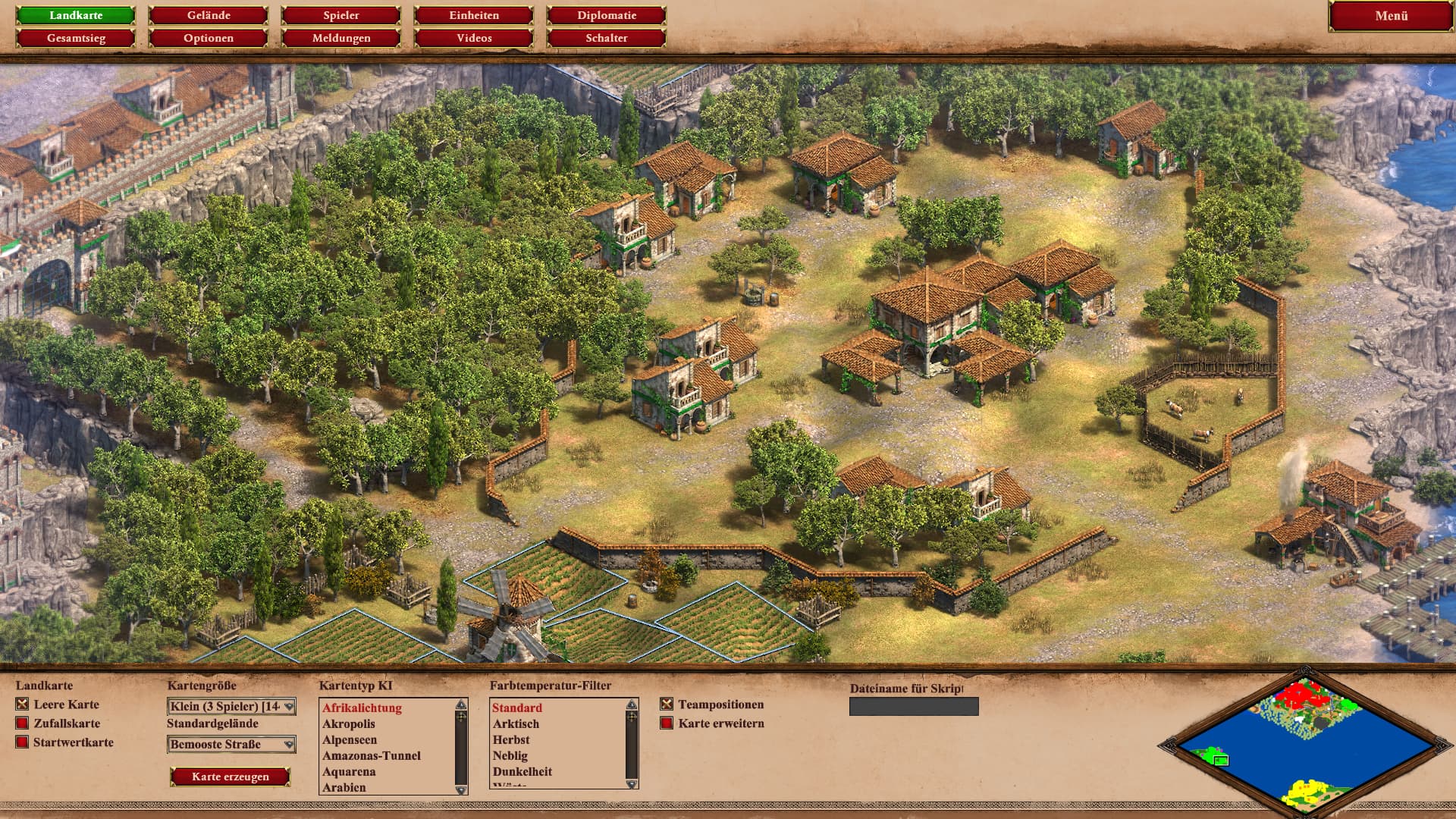Choose the Startwertkarte option
The width and height of the screenshot is (1456, 819).
click(x=22, y=742)
